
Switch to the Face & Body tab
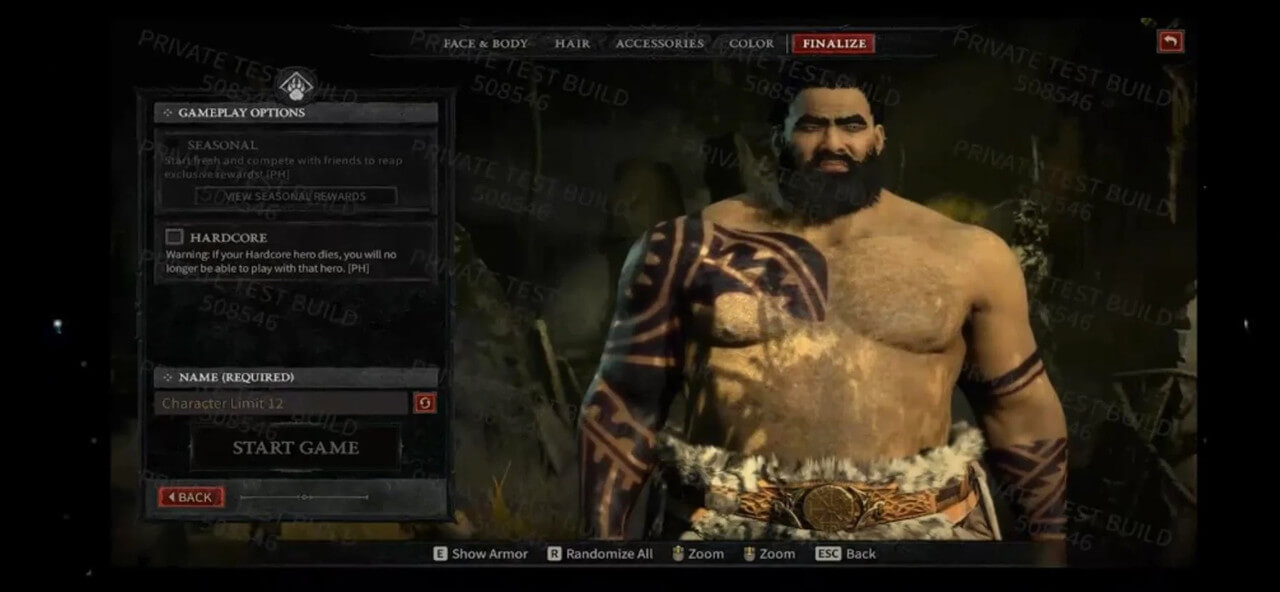pos(485,44)
